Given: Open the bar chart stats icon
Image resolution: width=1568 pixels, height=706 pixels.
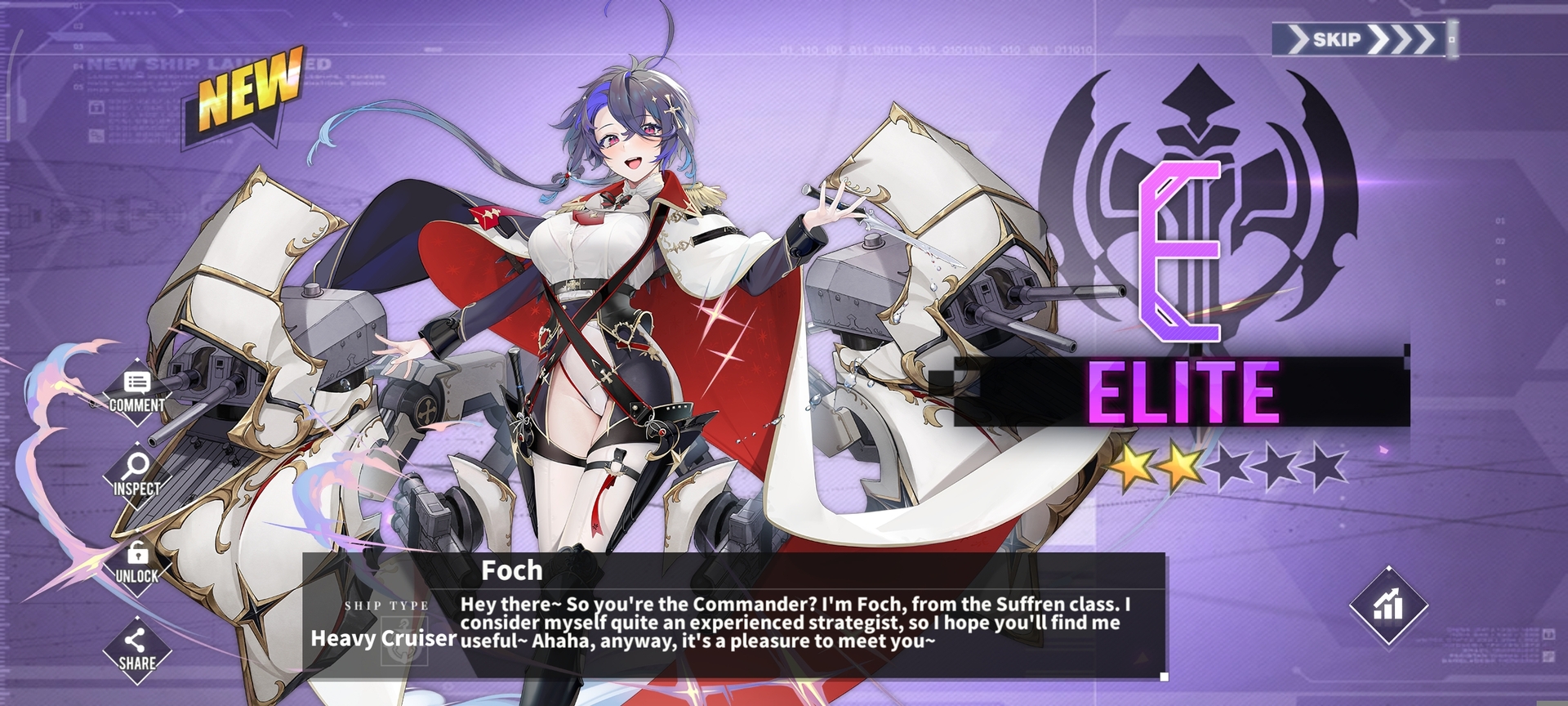Looking at the screenshot, I should [x=1388, y=605].
